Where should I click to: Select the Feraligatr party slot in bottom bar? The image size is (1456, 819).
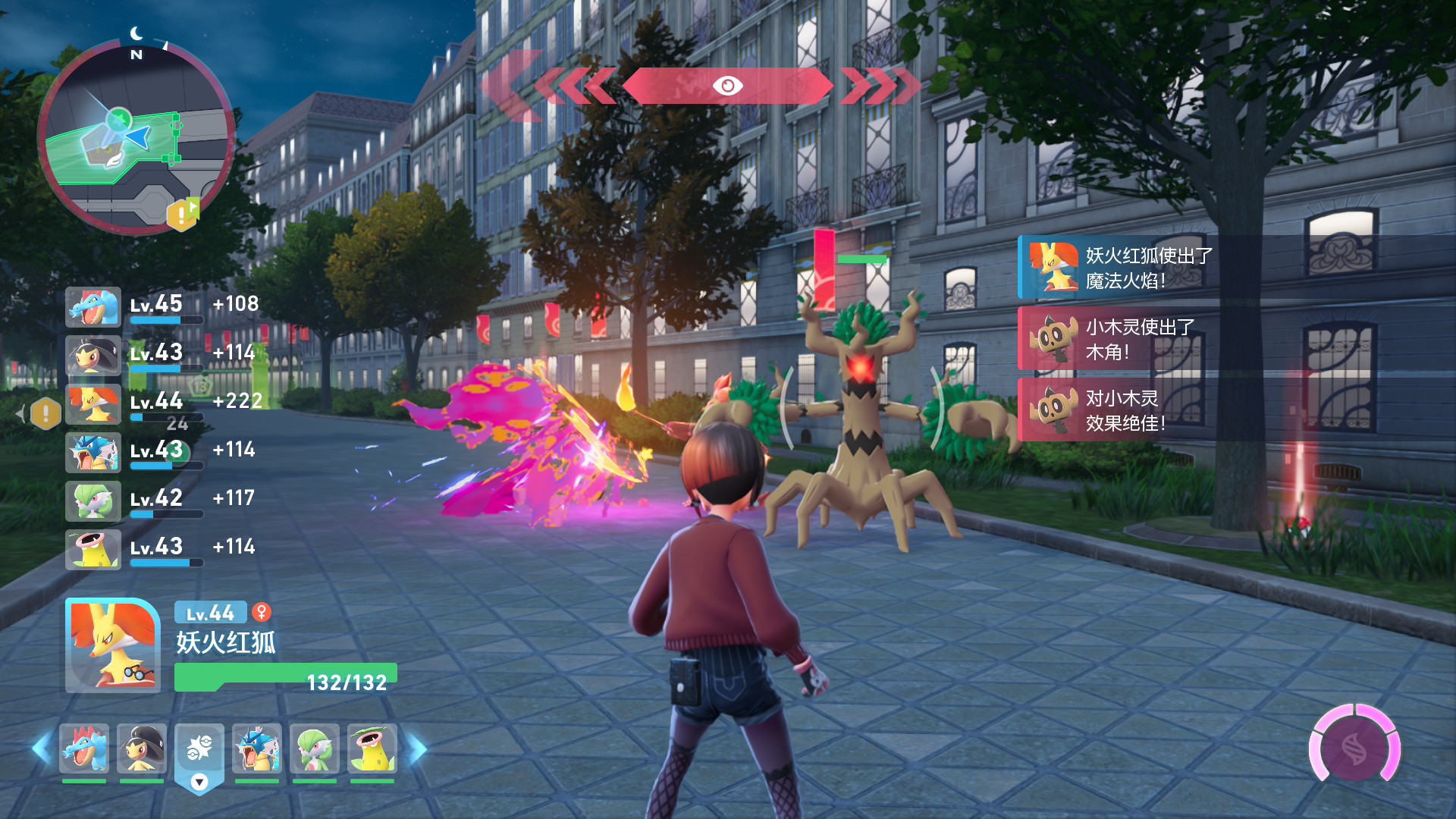tap(84, 748)
